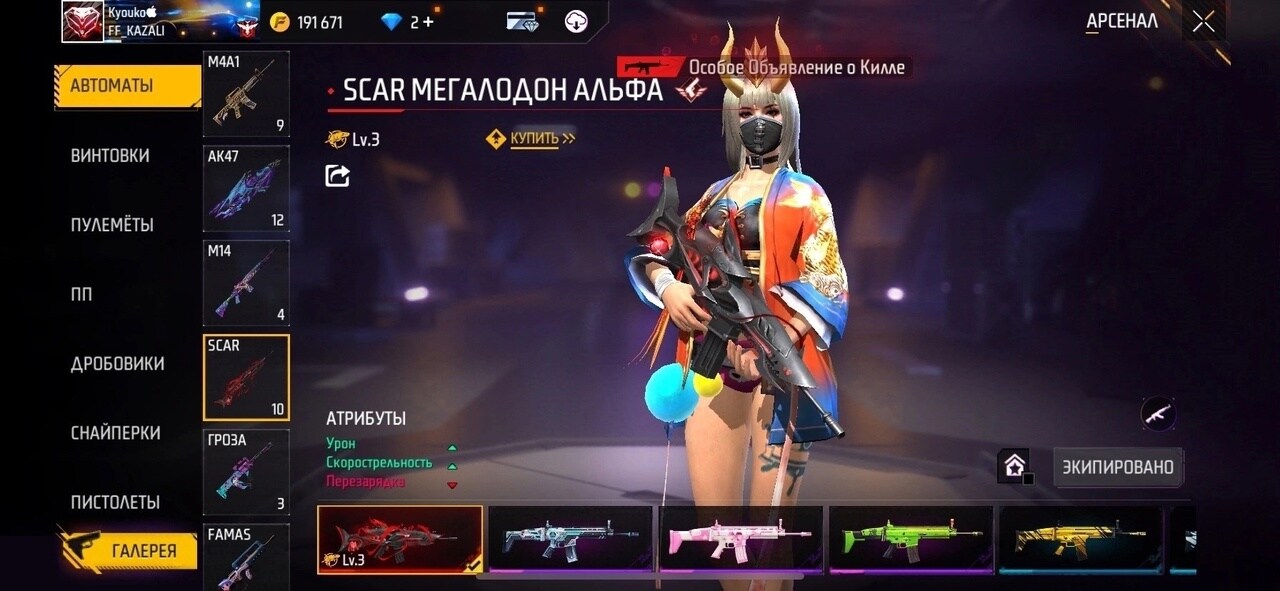Open the Галерея gallery button
The image size is (1280, 591).
143,550
